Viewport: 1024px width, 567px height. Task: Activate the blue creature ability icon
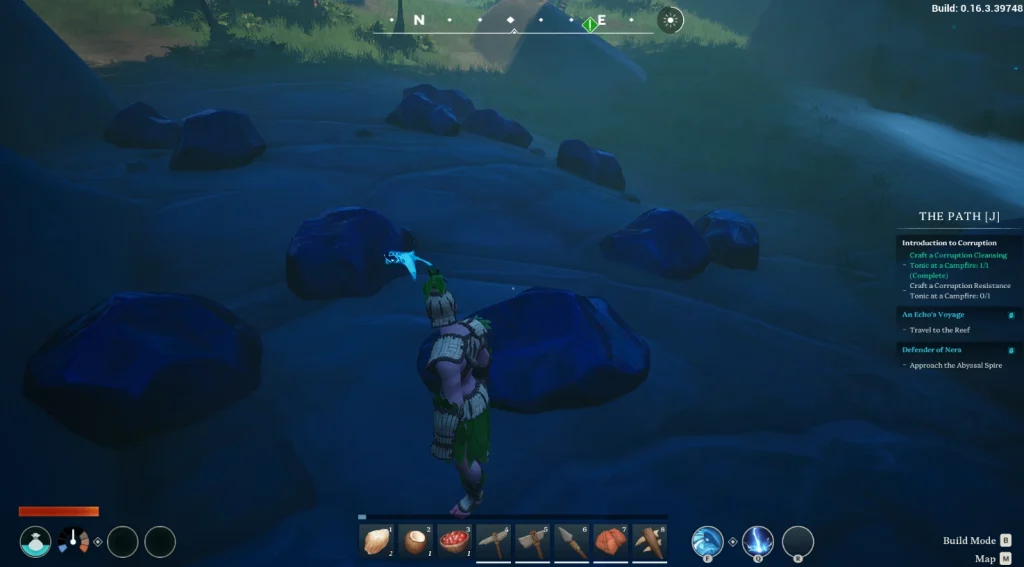click(708, 541)
